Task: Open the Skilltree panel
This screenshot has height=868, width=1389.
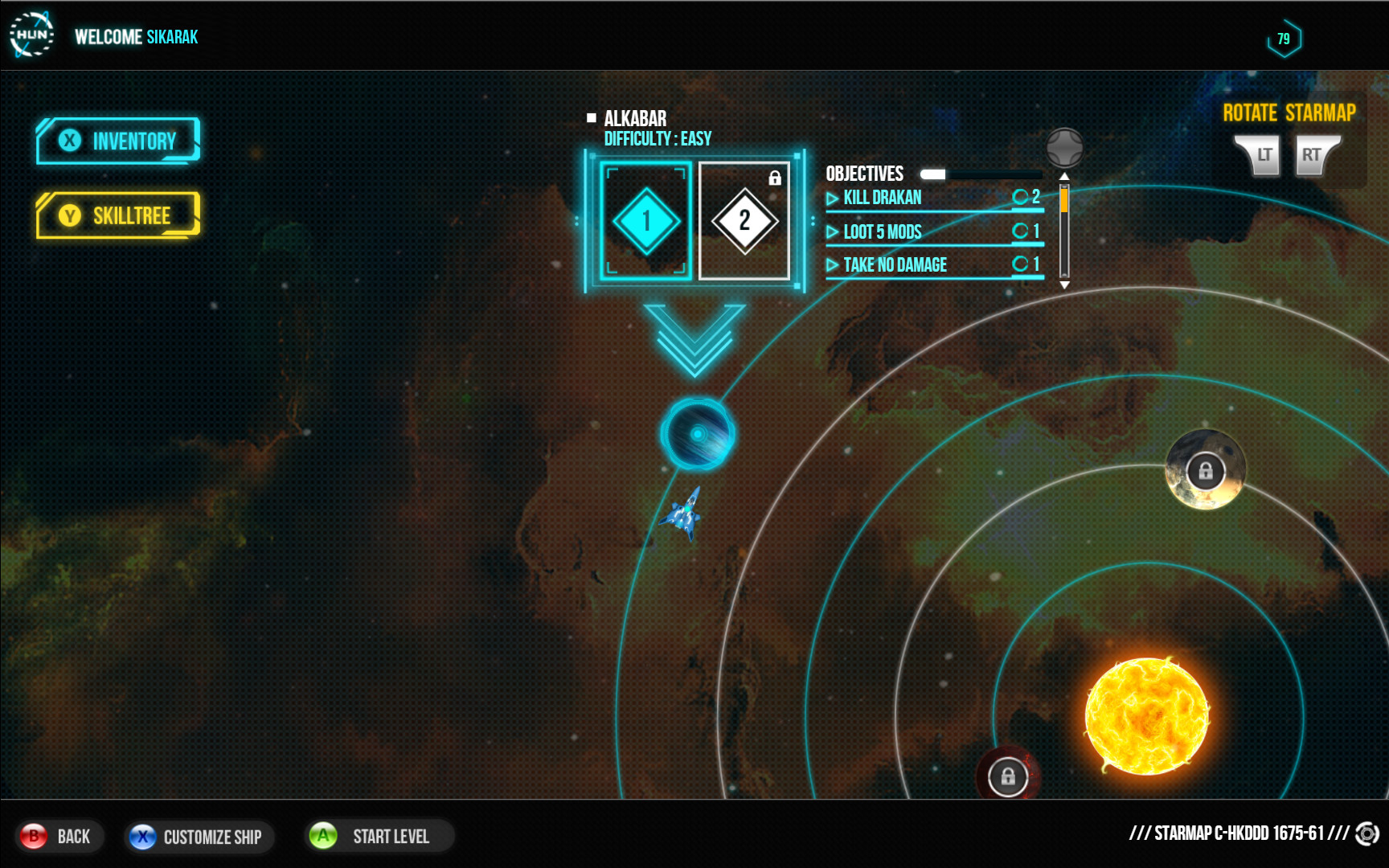Action: coord(117,215)
